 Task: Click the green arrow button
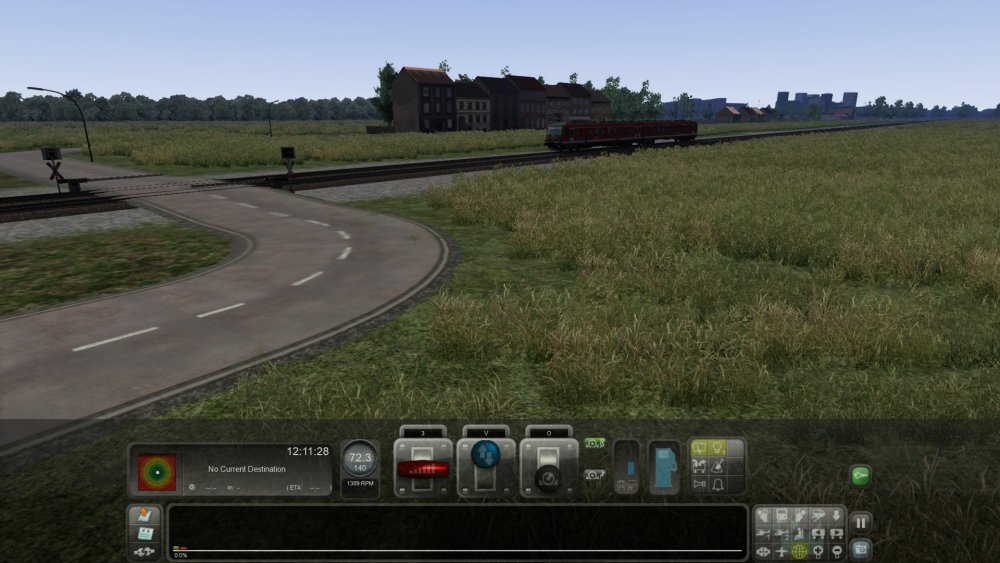tap(860, 476)
